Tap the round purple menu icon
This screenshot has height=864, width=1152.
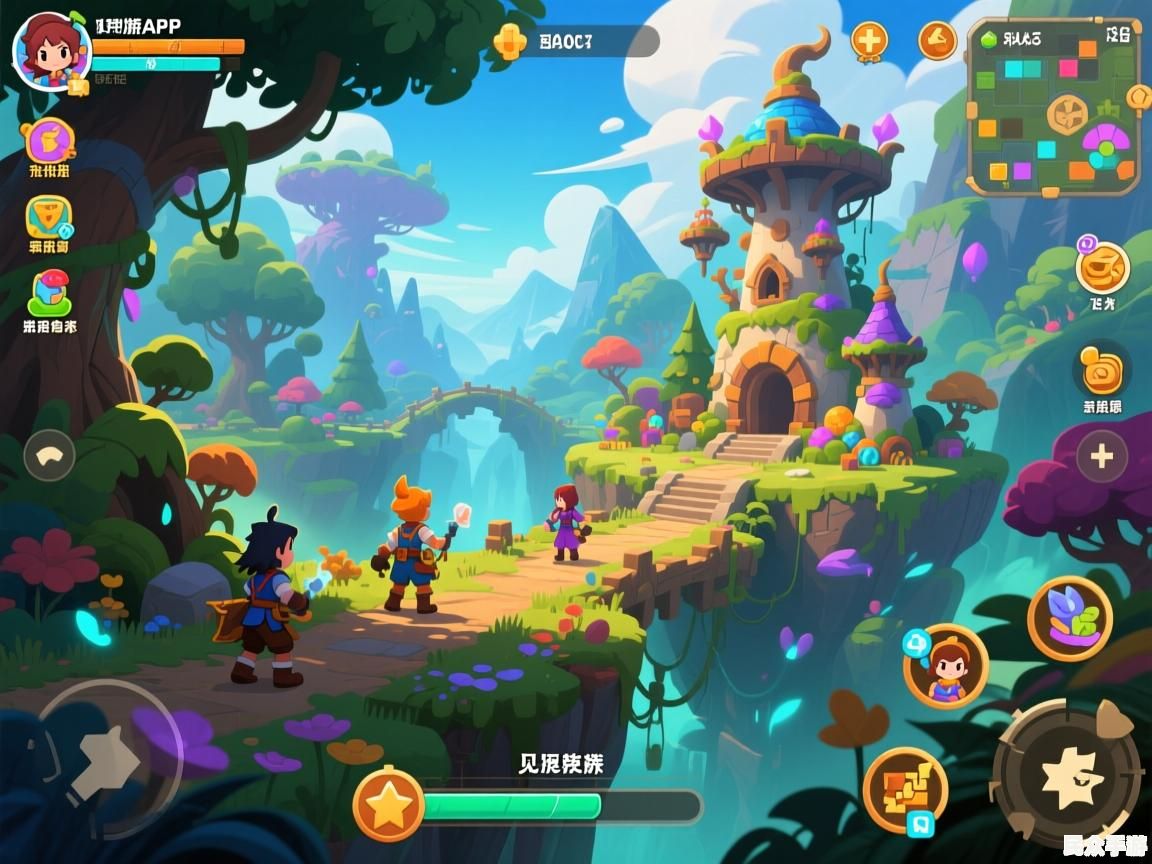(49, 140)
